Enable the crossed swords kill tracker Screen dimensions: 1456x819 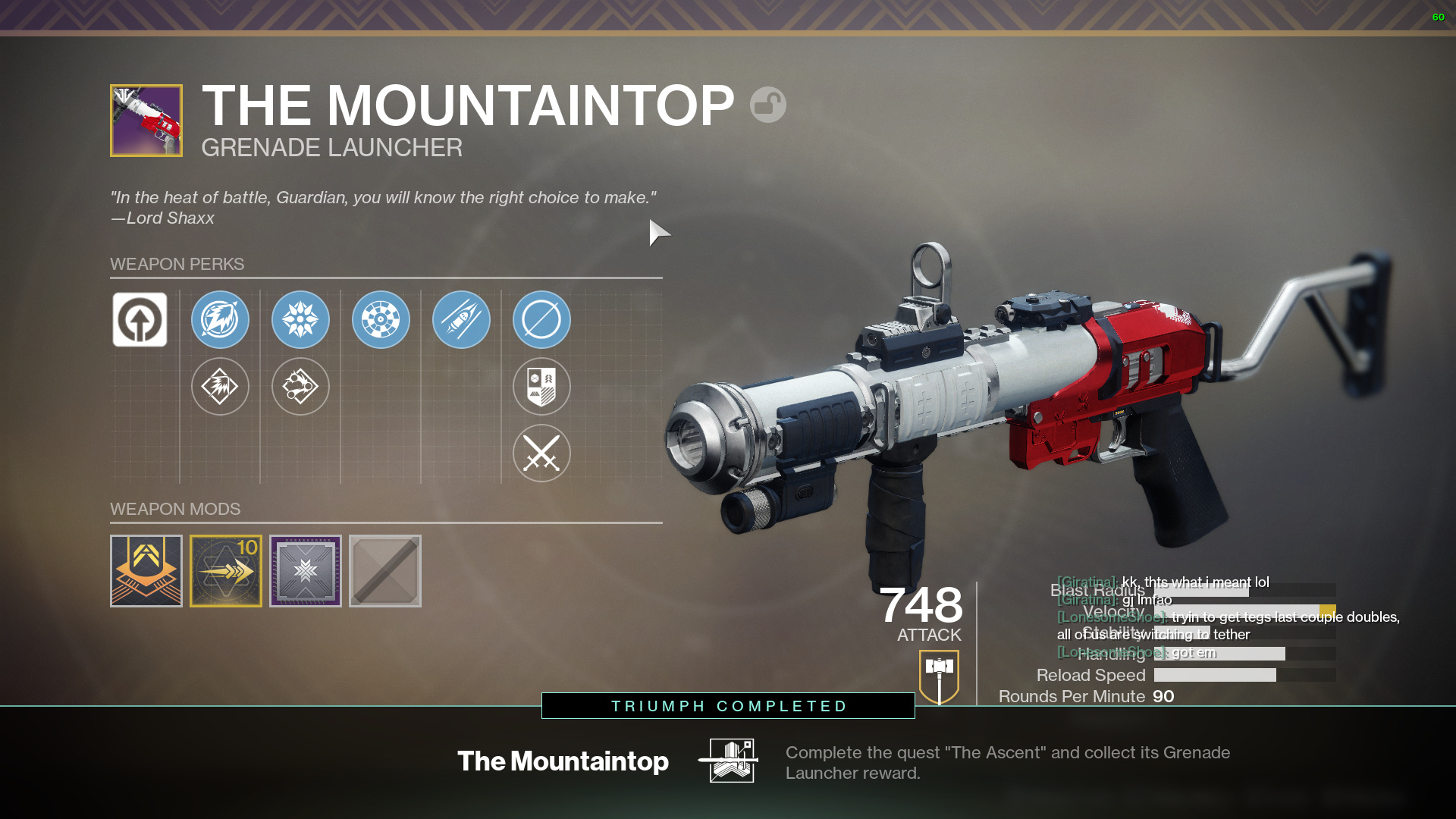[541, 453]
